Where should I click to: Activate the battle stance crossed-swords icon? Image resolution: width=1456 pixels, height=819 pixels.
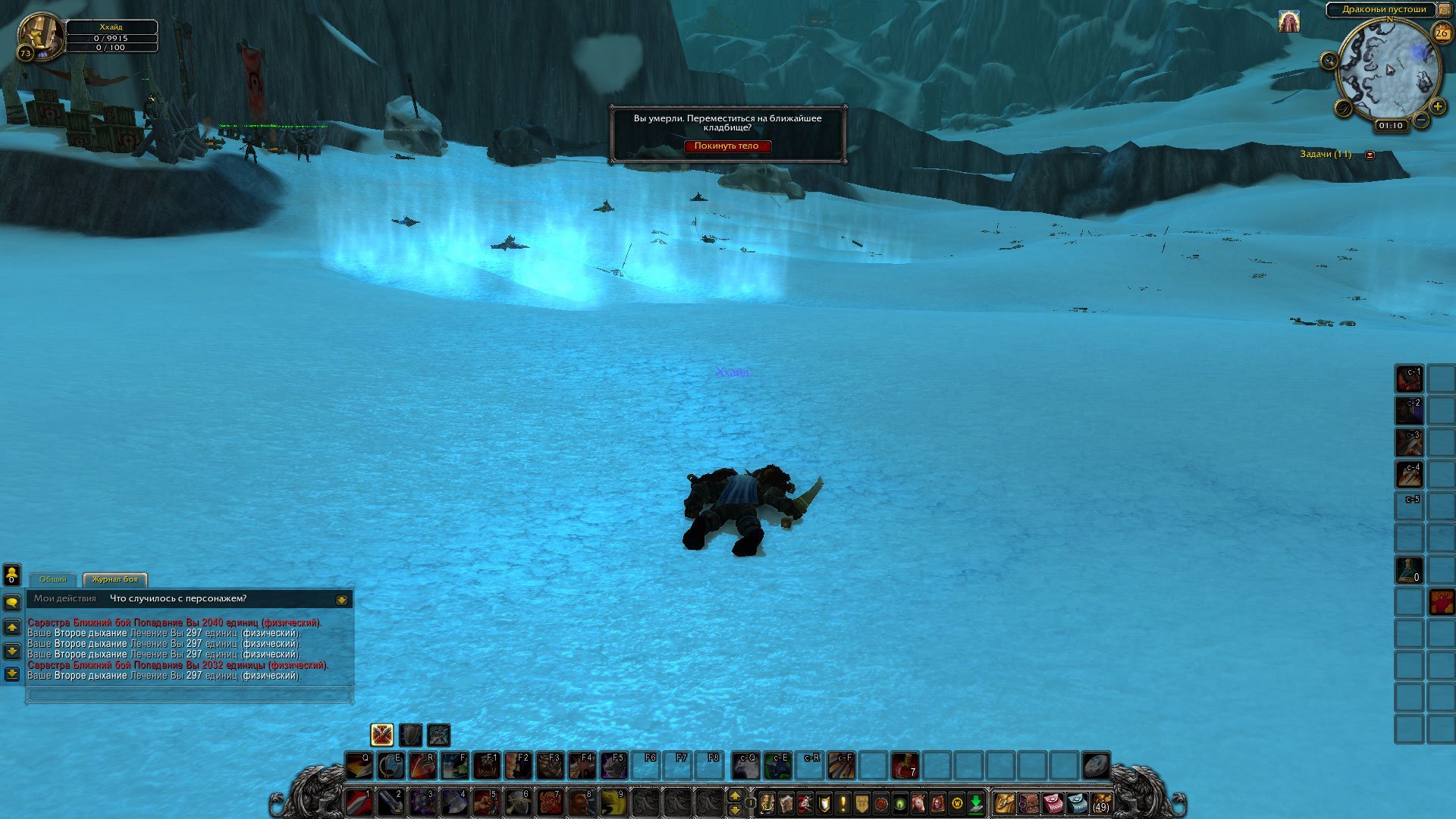(x=381, y=735)
